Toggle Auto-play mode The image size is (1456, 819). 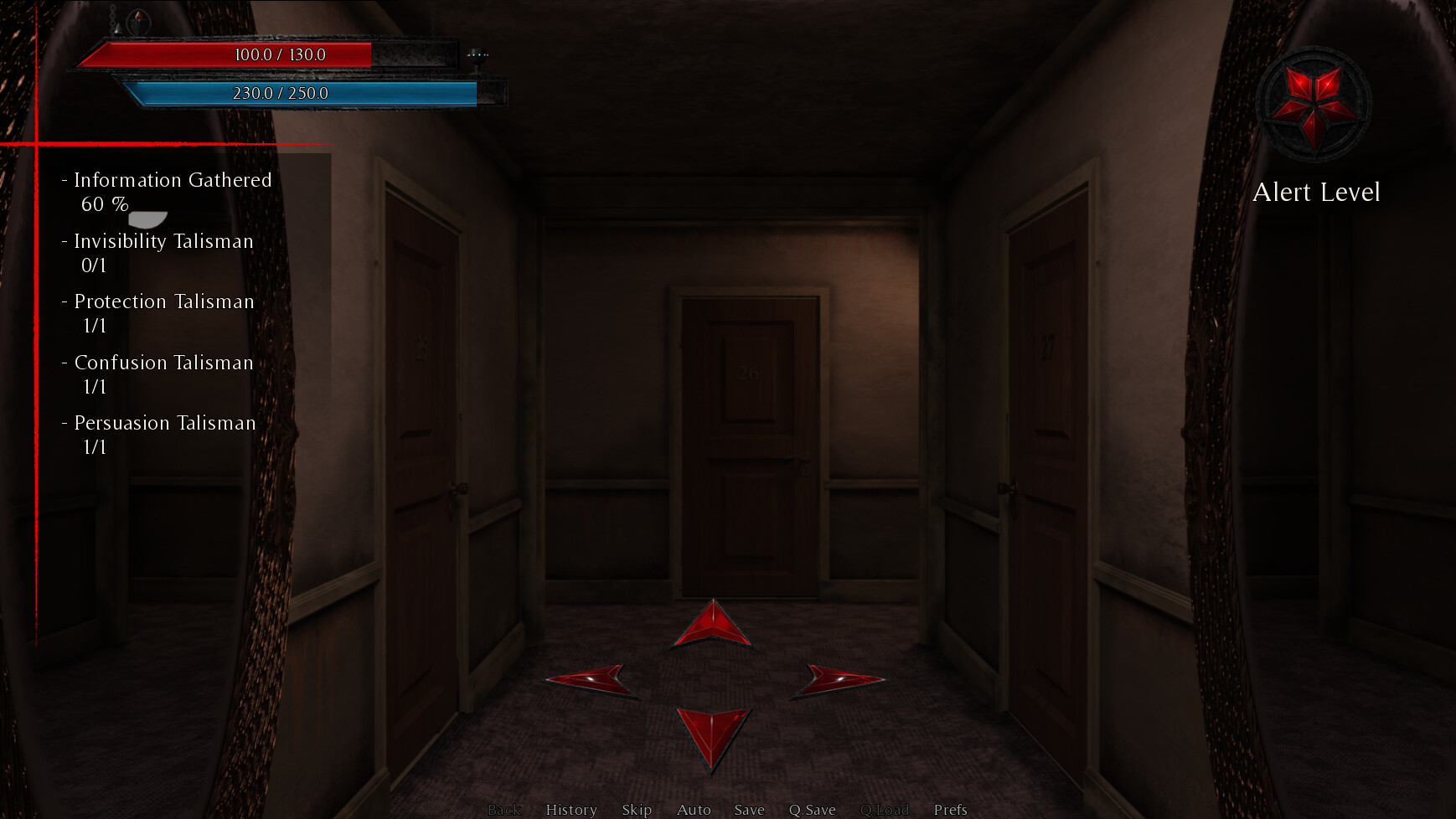point(694,809)
